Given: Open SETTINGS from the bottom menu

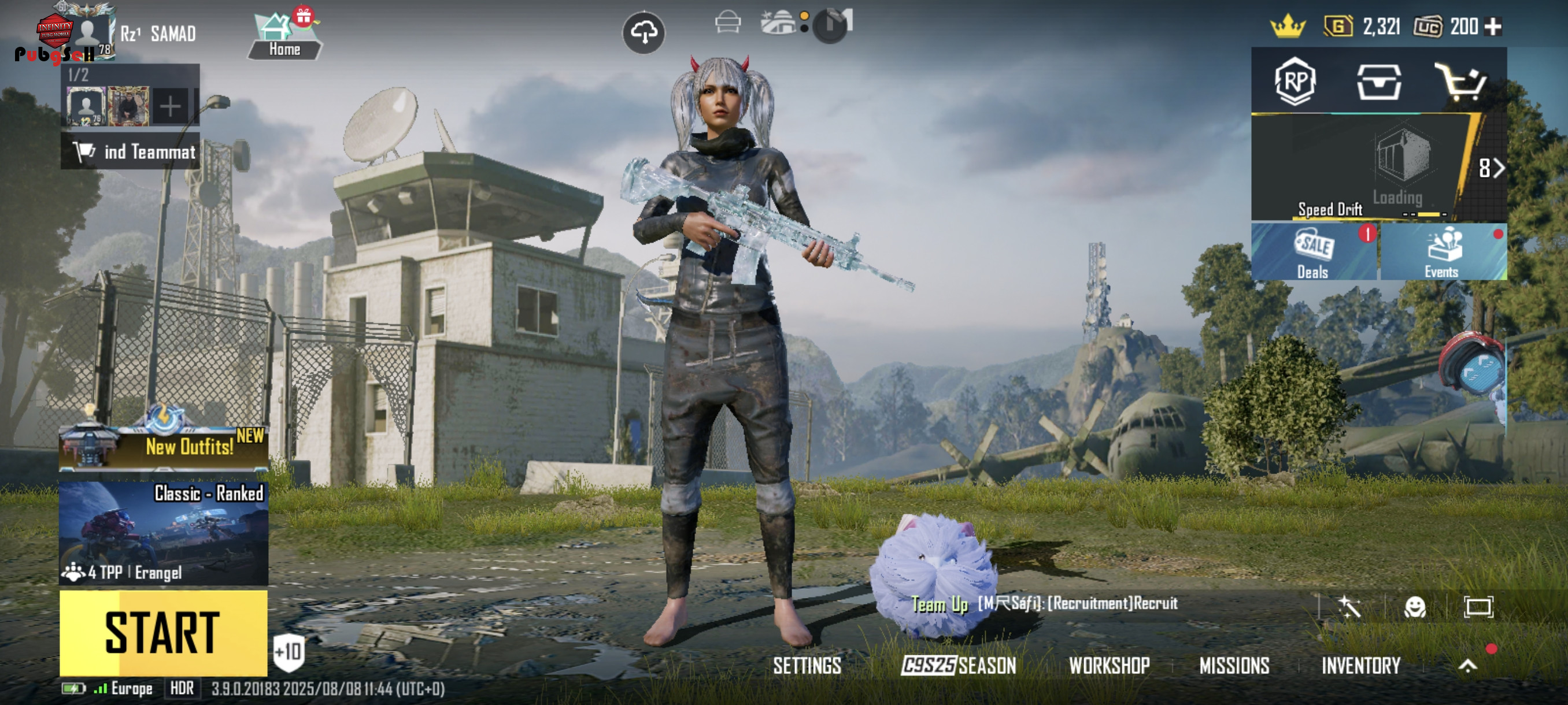Looking at the screenshot, I should (x=807, y=666).
